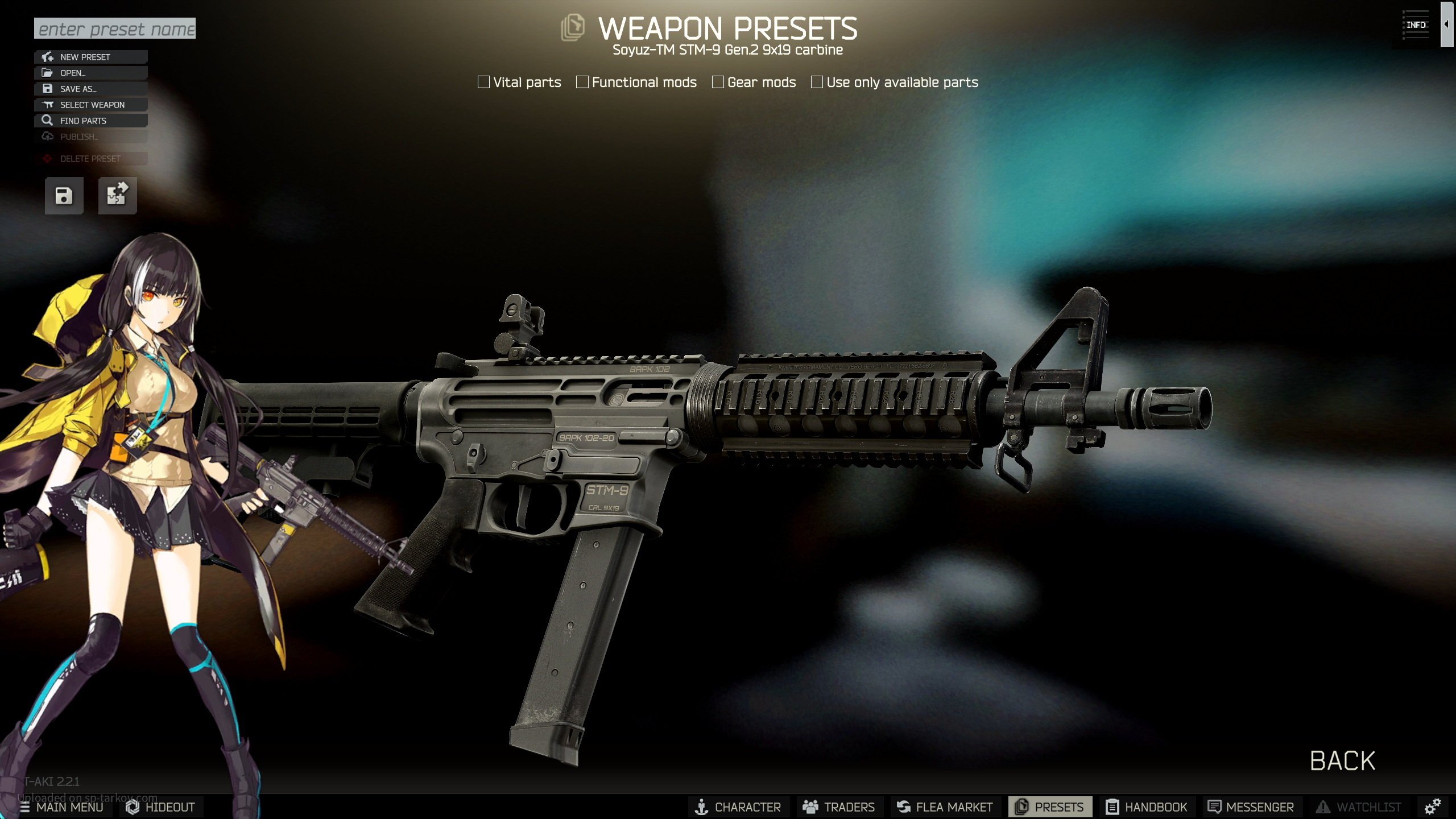Viewport: 1456px width, 819px height.
Task: Open the Traders screen
Action: tap(839, 807)
